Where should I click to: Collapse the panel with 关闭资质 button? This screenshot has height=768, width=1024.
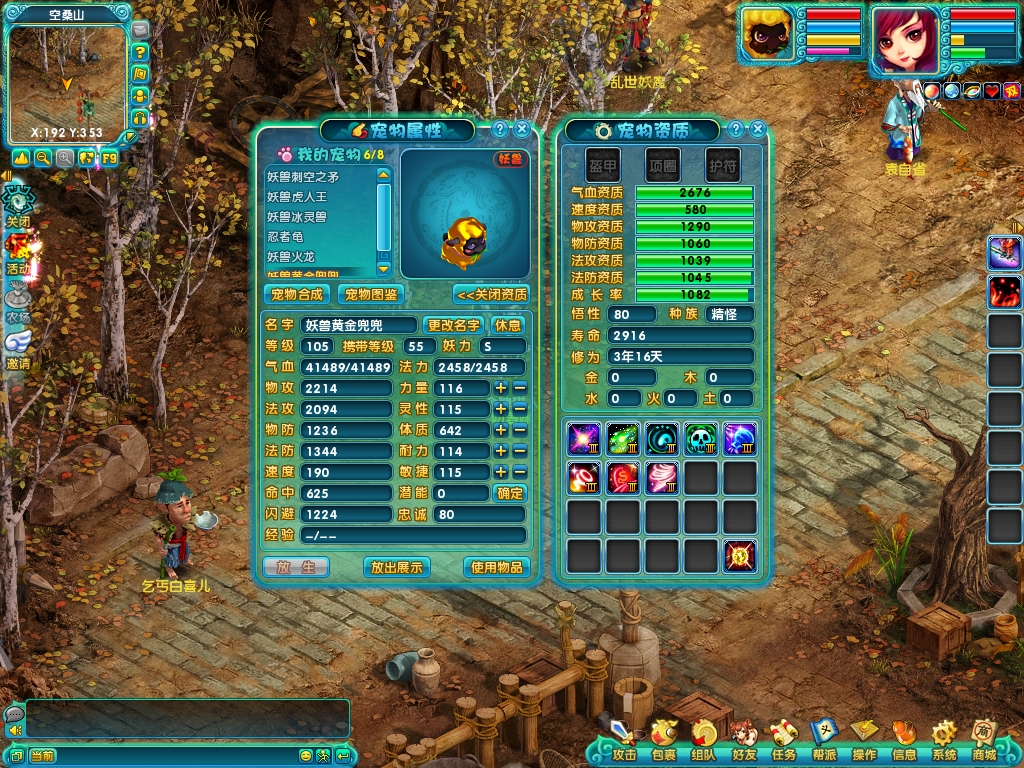coord(491,294)
